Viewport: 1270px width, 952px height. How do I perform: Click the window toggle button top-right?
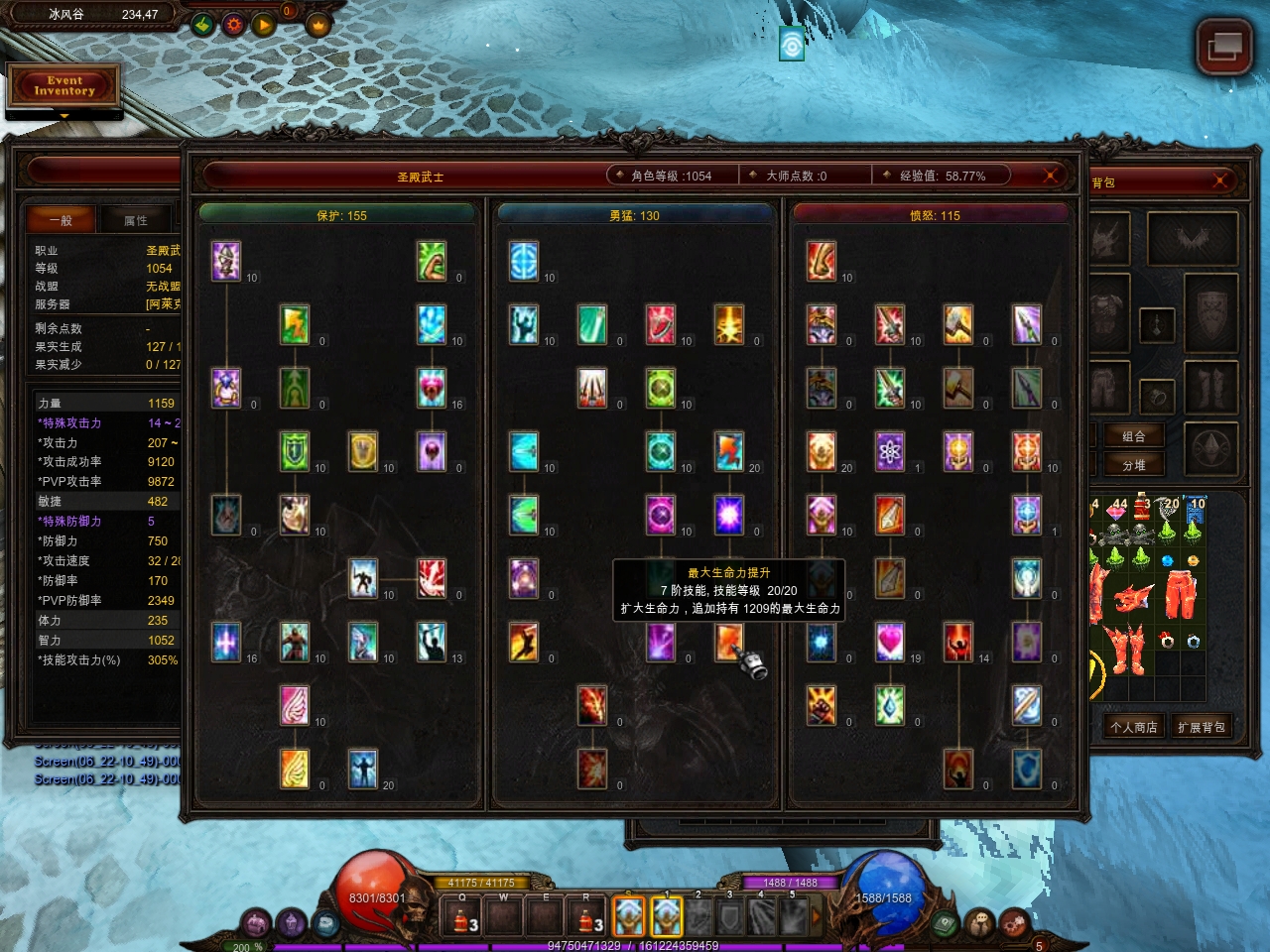coord(1222,47)
